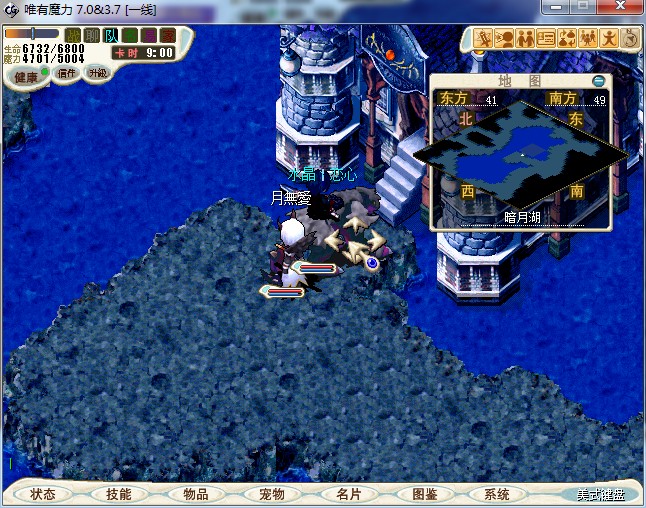Open the 名片 name card menu
The image size is (646, 508).
click(348, 494)
